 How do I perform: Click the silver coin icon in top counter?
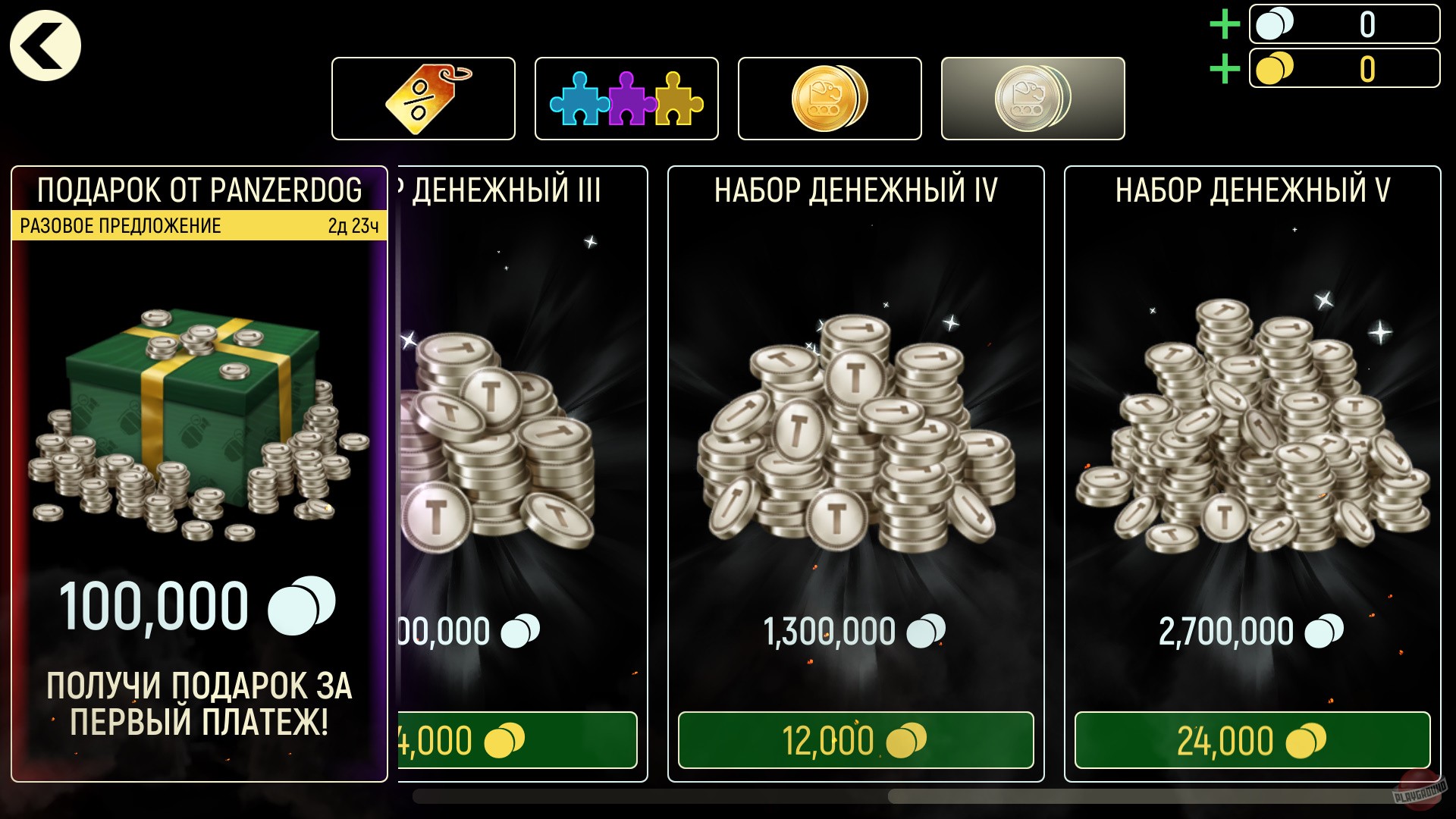(1276, 25)
